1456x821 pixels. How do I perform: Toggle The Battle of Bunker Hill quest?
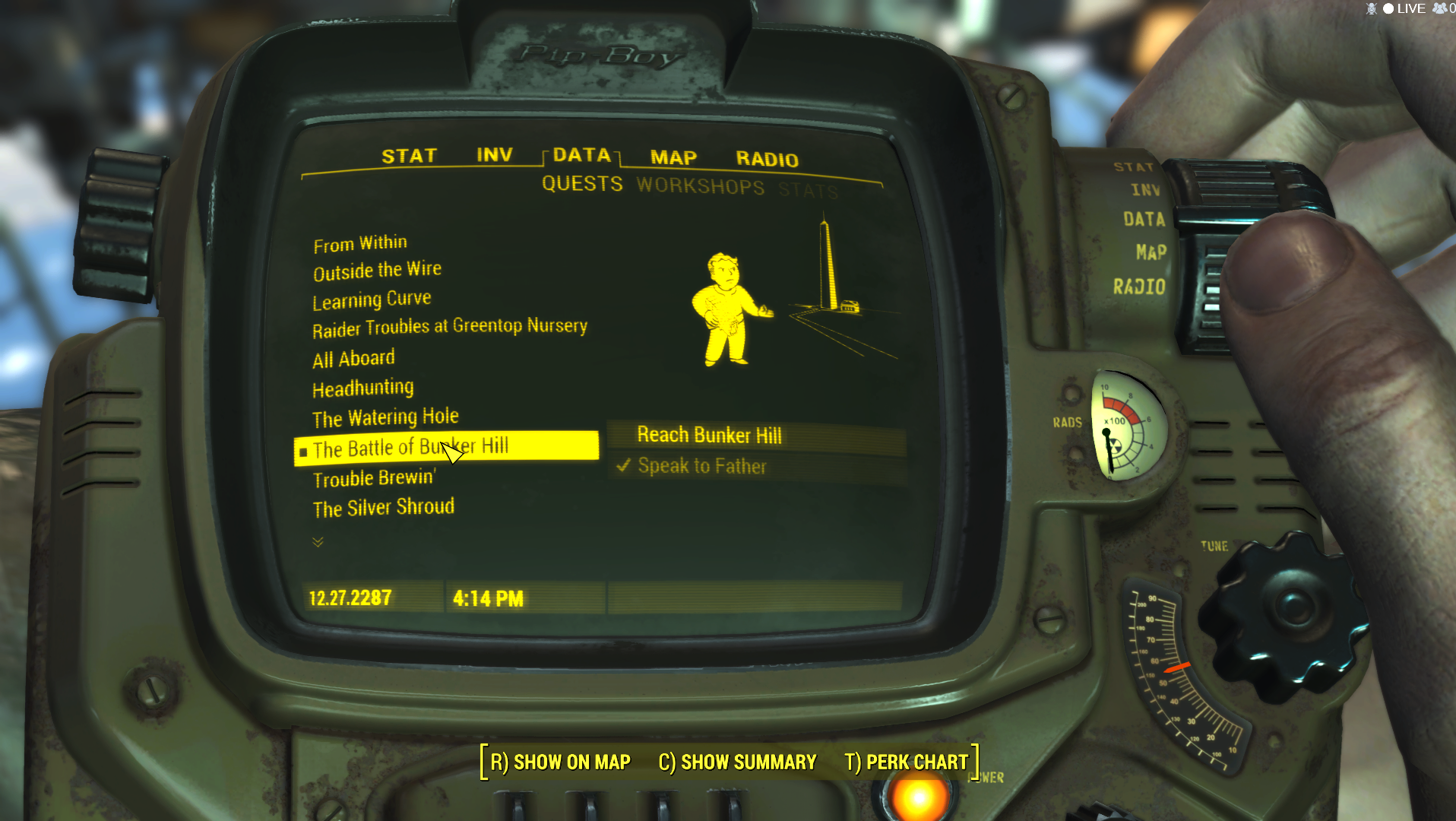[x=410, y=448]
